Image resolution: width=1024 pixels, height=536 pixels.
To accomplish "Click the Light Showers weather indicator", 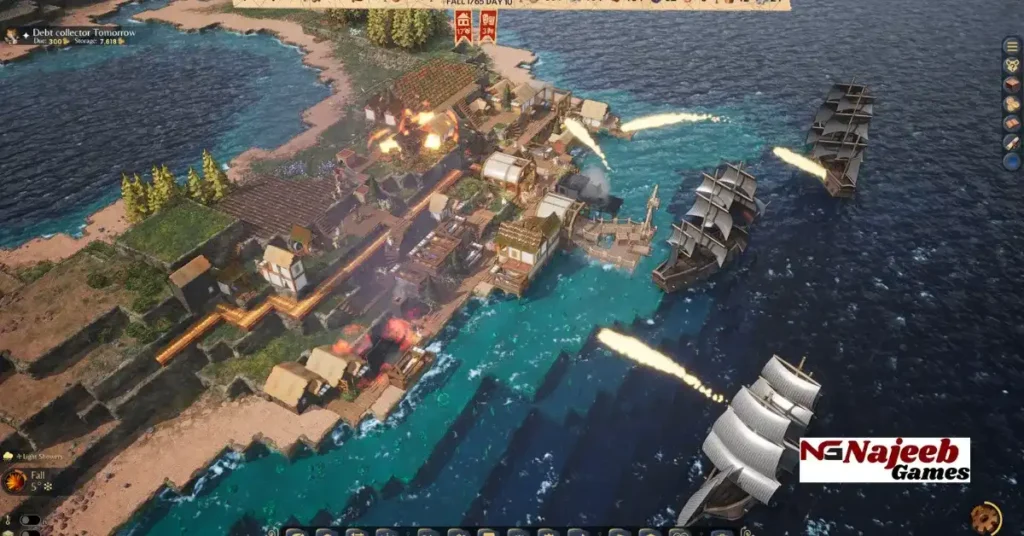I will (35, 455).
